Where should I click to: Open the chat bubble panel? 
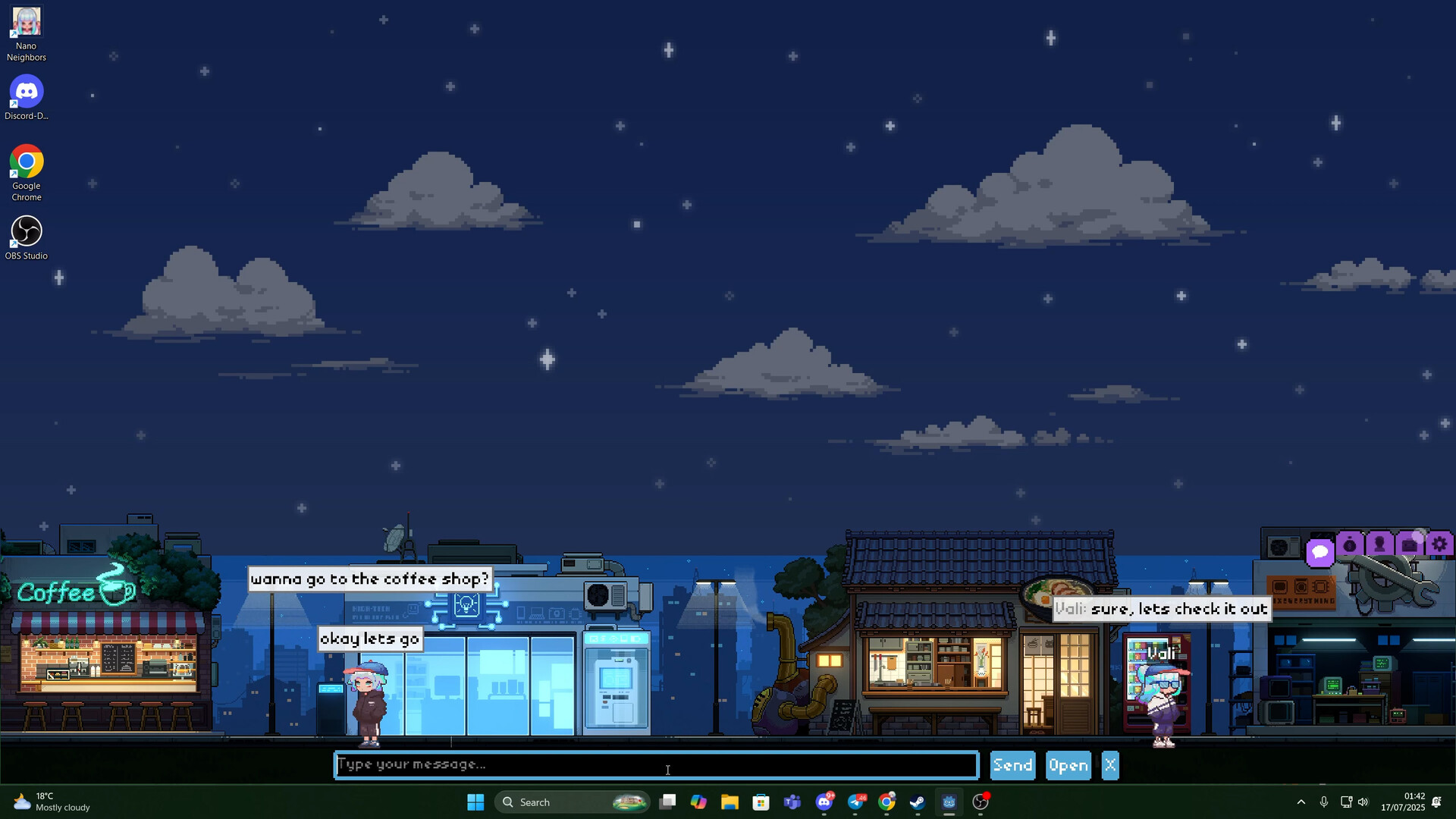pyautogui.click(x=1319, y=552)
